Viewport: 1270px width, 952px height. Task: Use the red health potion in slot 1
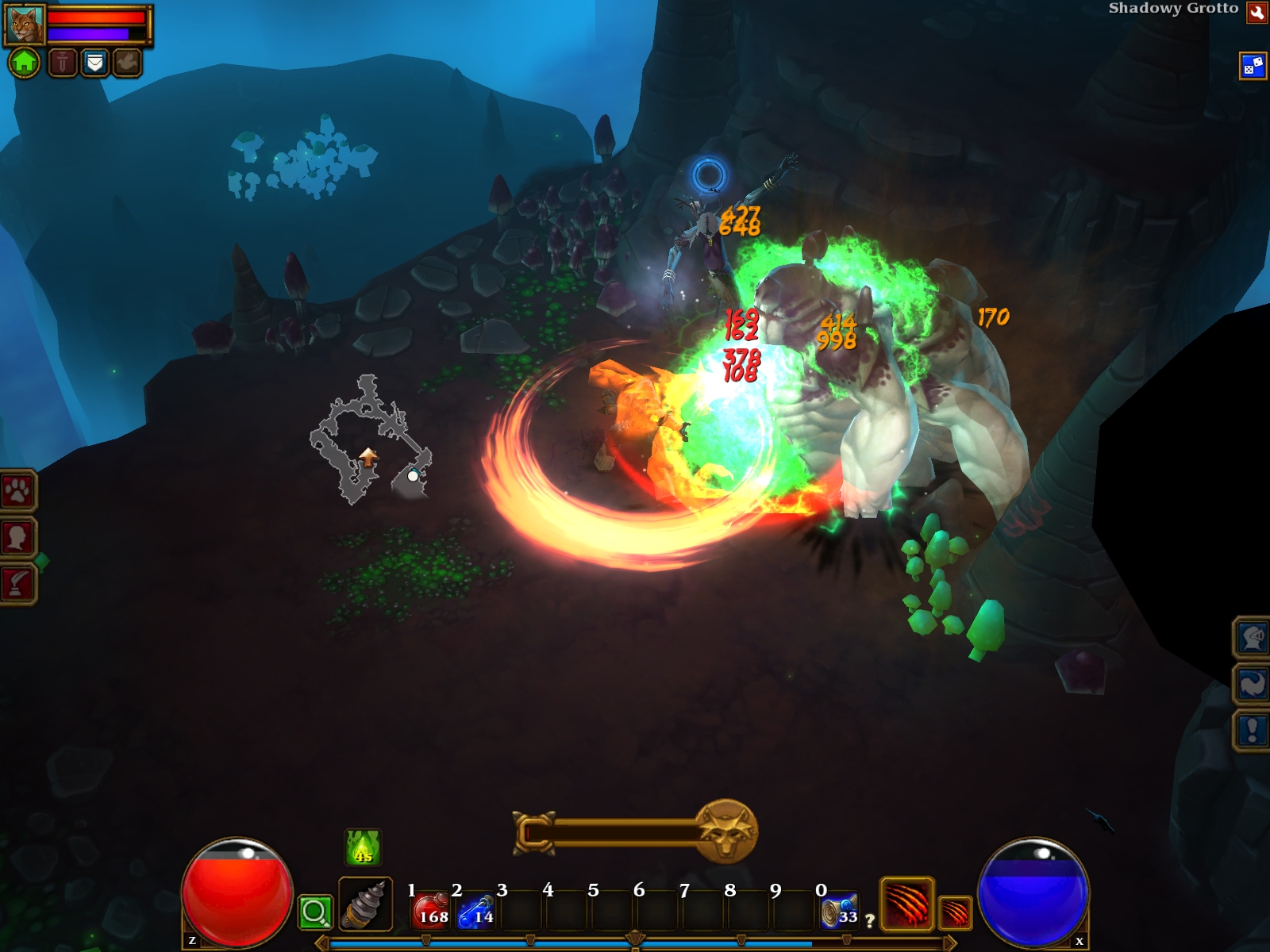click(431, 910)
